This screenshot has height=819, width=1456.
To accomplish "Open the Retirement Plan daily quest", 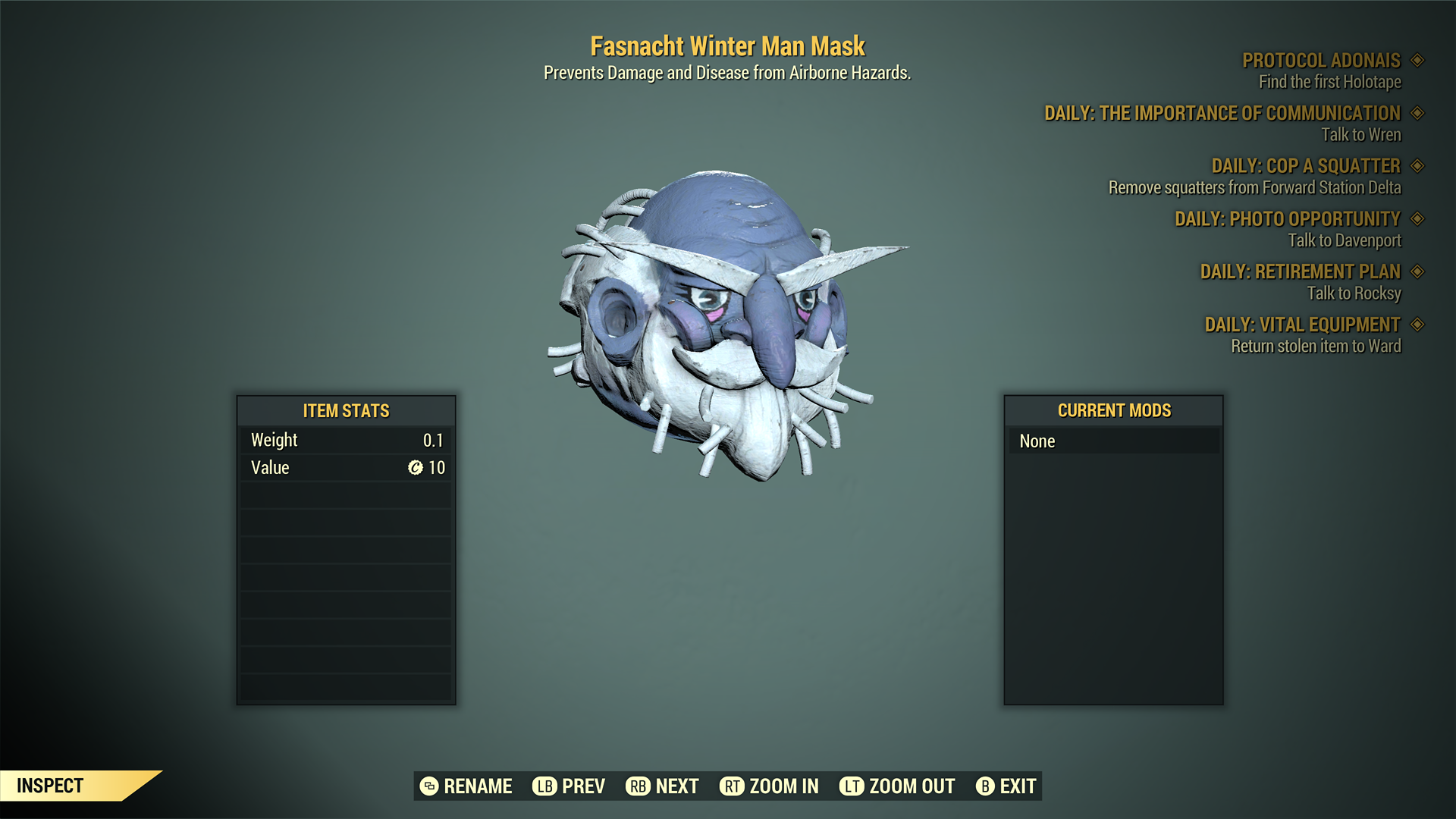I will (1300, 271).
